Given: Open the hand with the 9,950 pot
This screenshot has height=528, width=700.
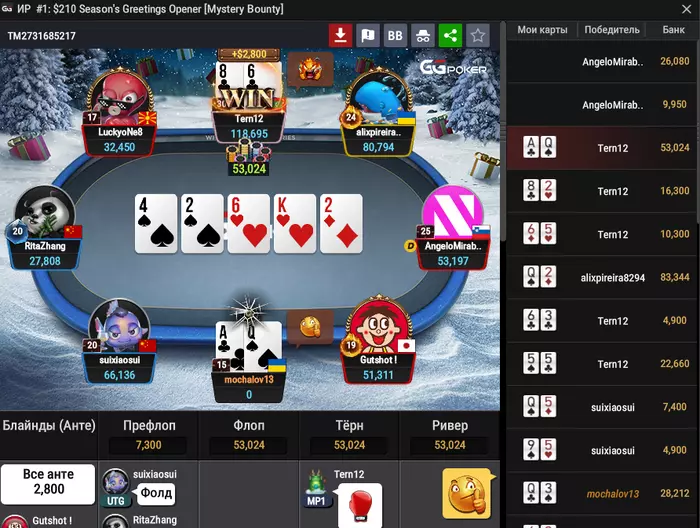Looking at the screenshot, I should tap(603, 105).
